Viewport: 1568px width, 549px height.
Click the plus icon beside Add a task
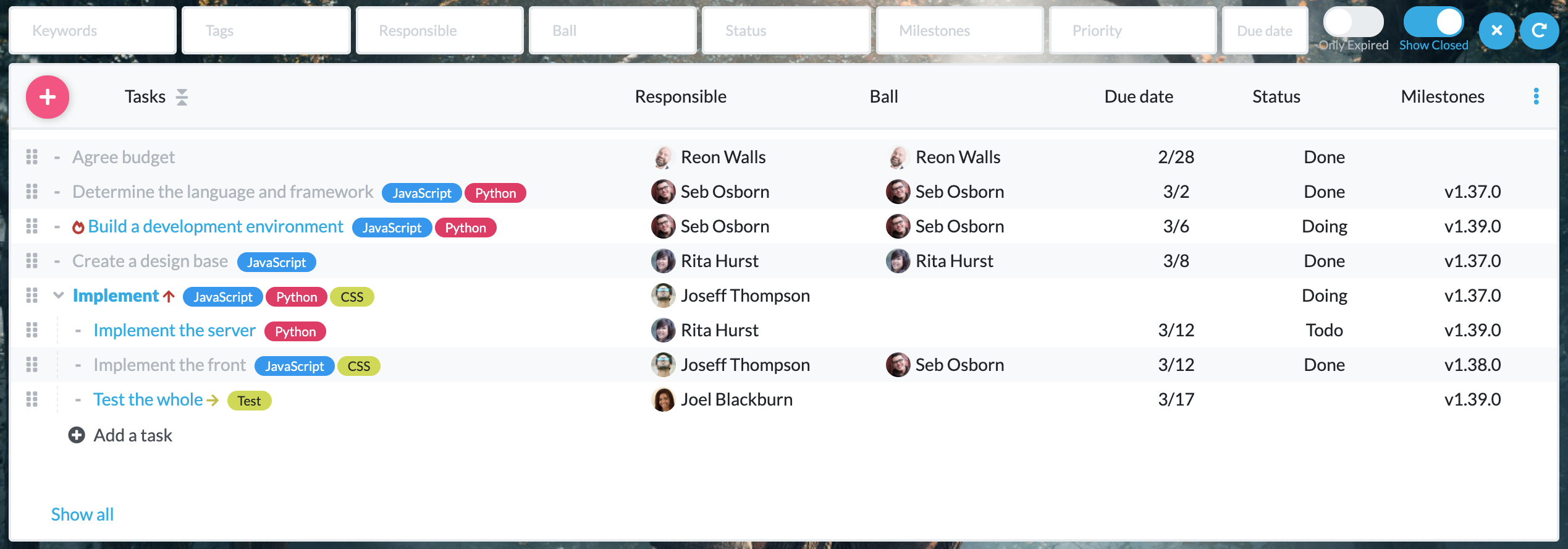(x=77, y=435)
